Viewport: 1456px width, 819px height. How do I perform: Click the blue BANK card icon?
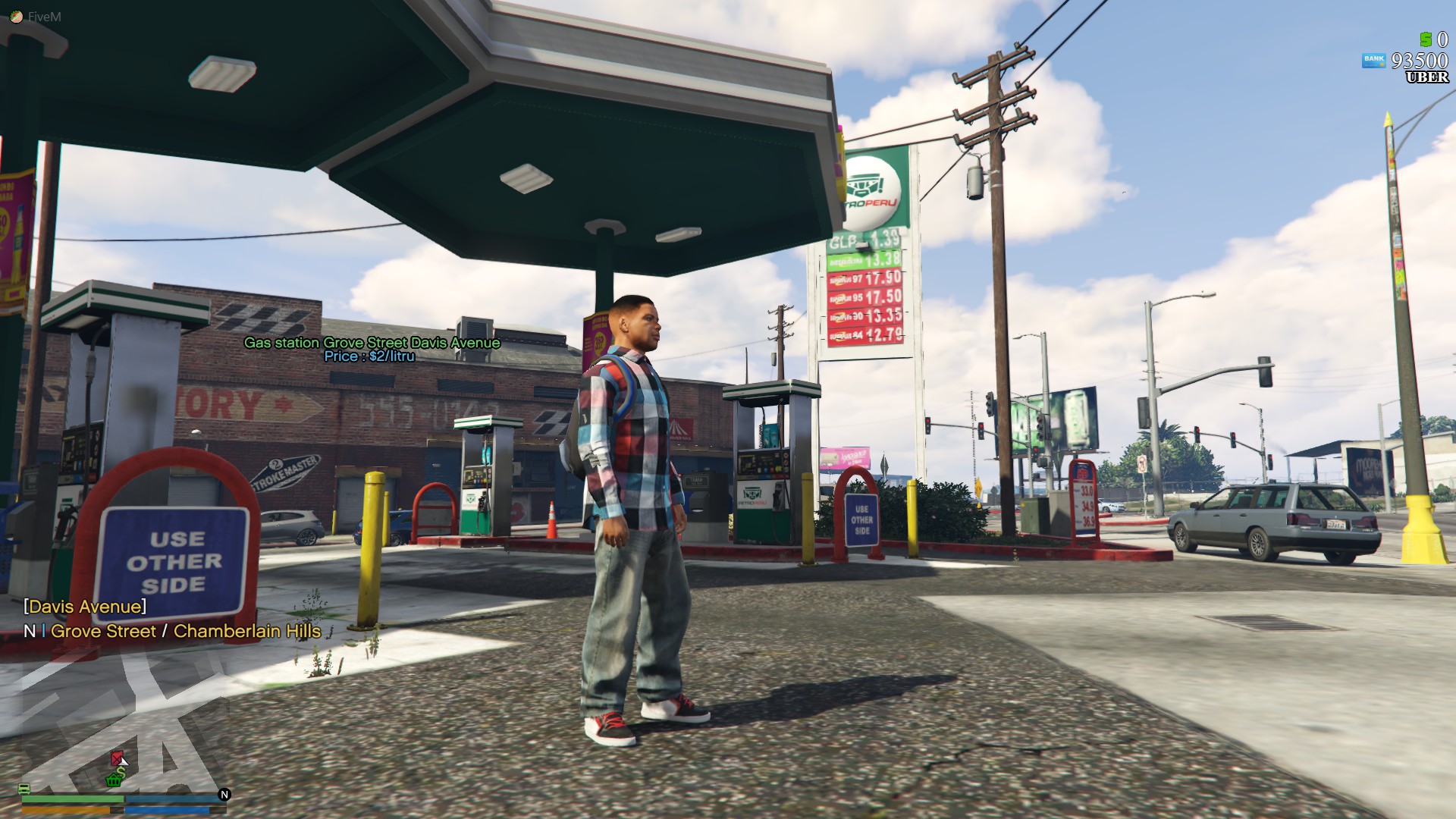tap(1374, 59)
